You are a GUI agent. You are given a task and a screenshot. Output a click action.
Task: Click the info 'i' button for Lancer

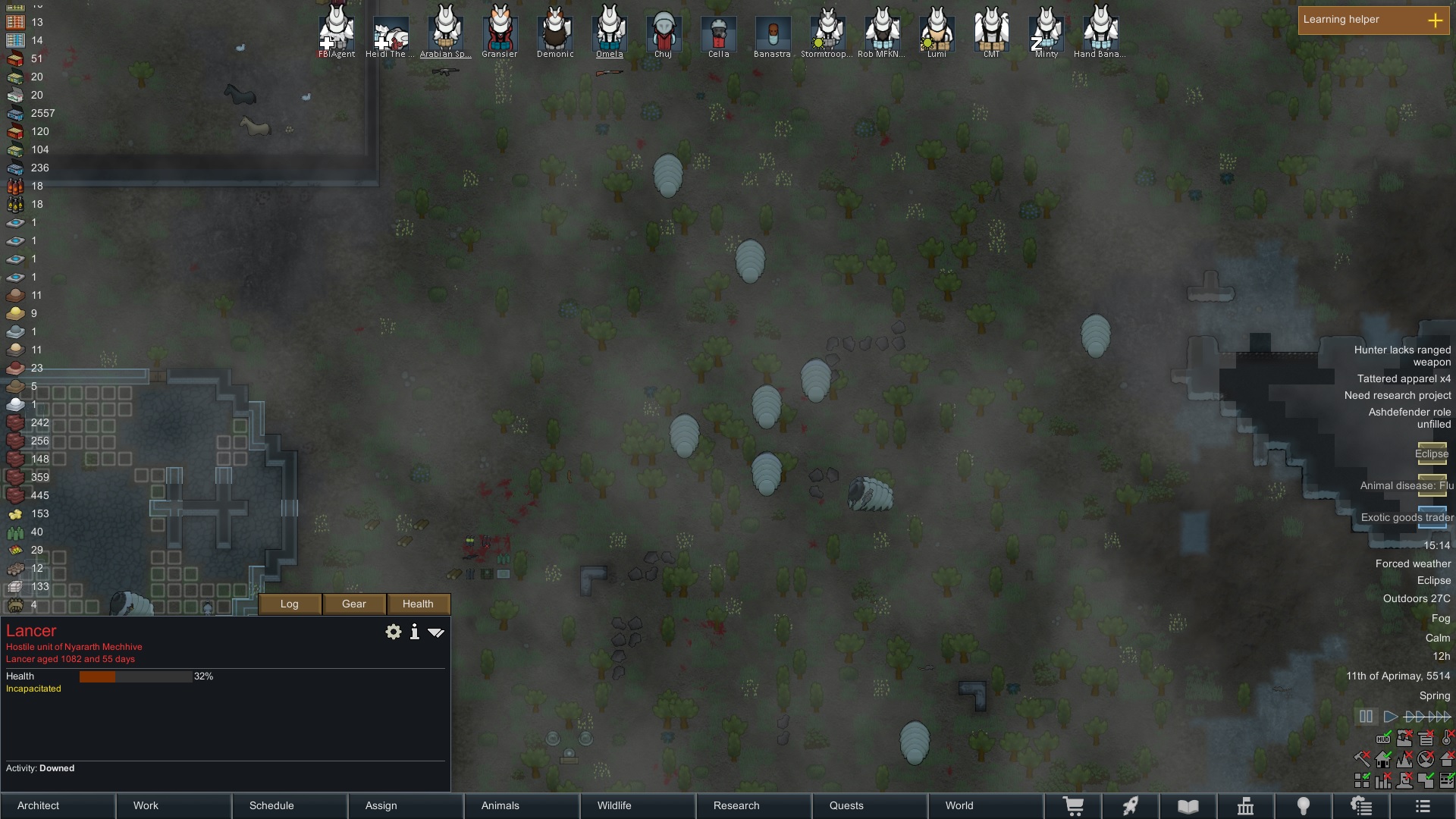coord(415,632)
